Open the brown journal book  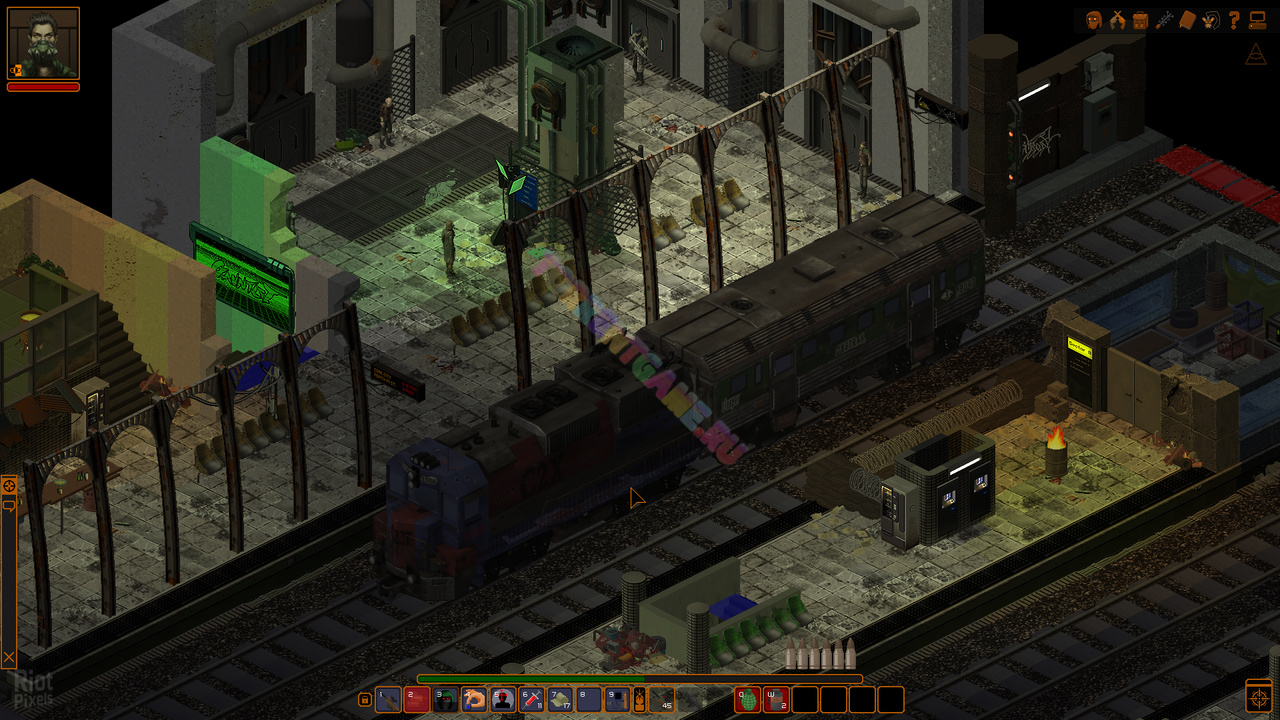[1187, 20]
